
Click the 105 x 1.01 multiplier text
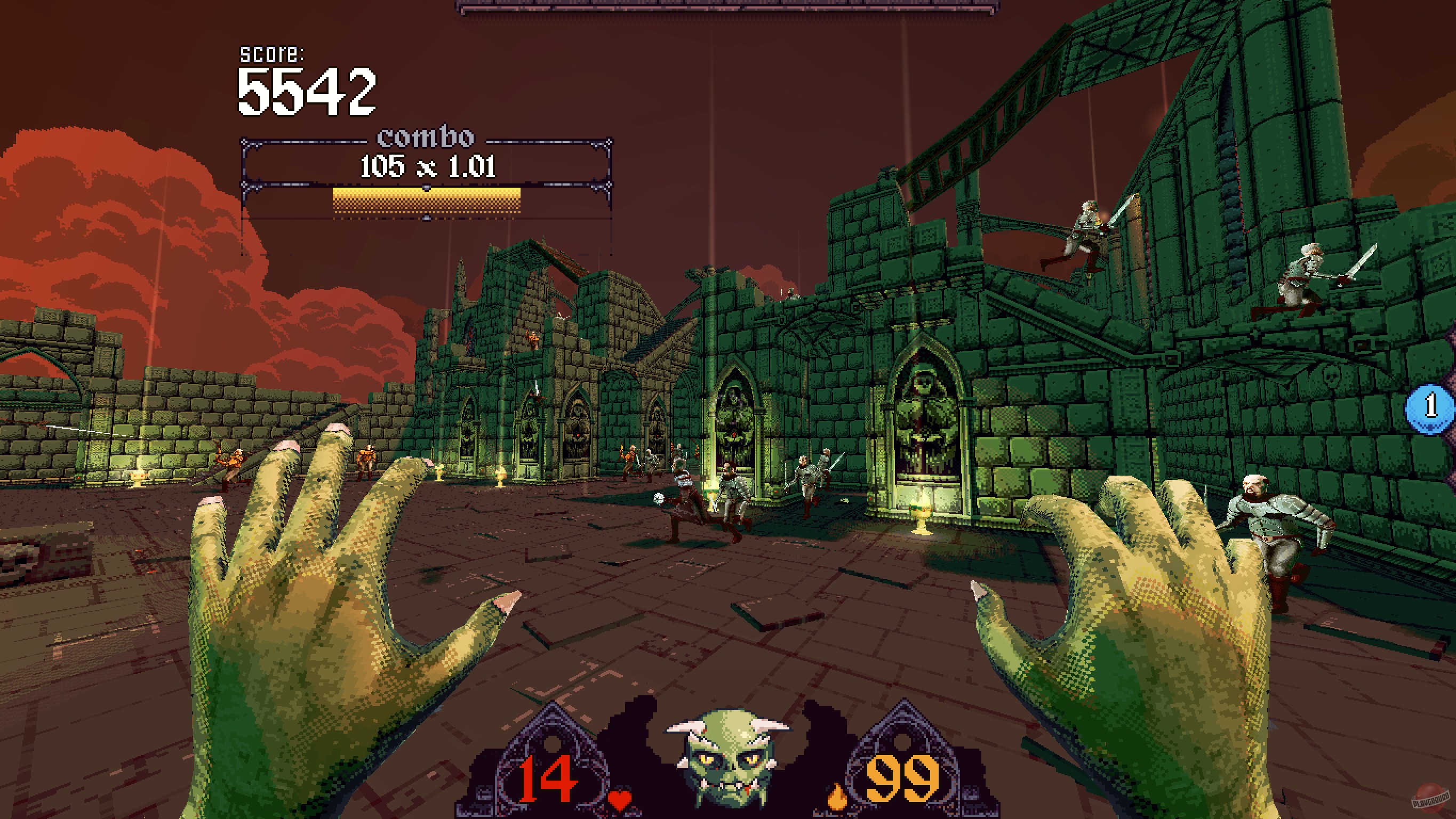tap(427, 167)
